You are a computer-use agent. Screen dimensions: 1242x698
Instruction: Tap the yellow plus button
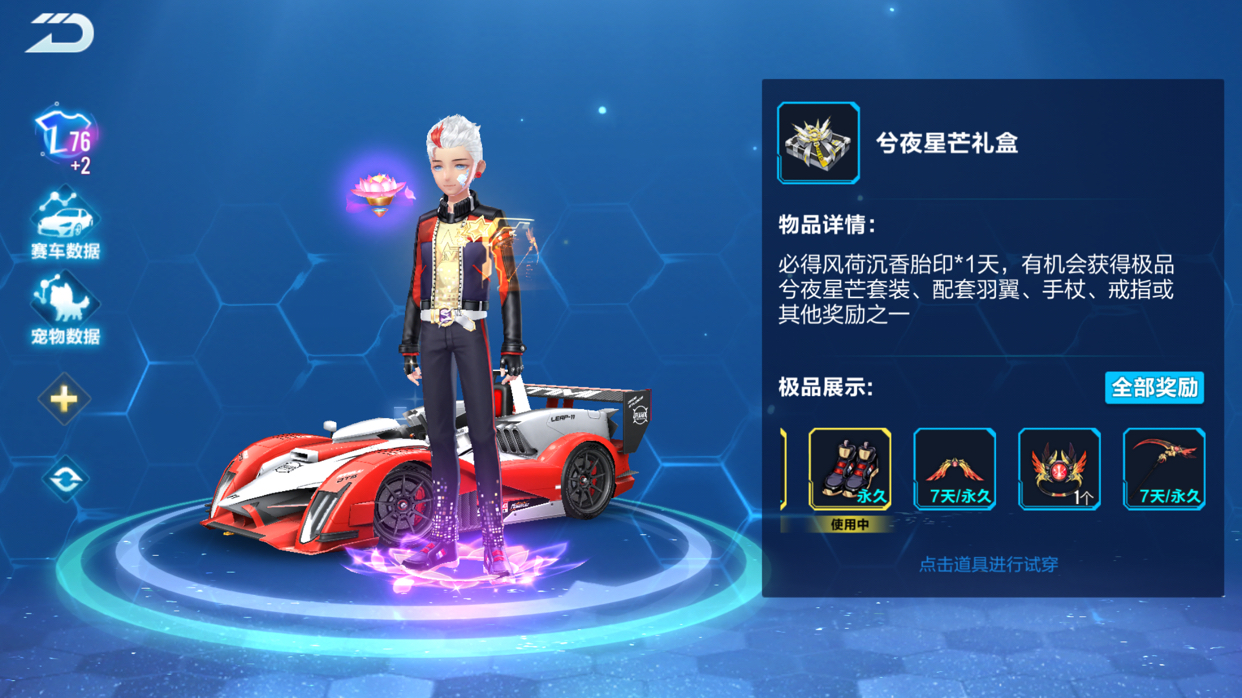(64, 400)
